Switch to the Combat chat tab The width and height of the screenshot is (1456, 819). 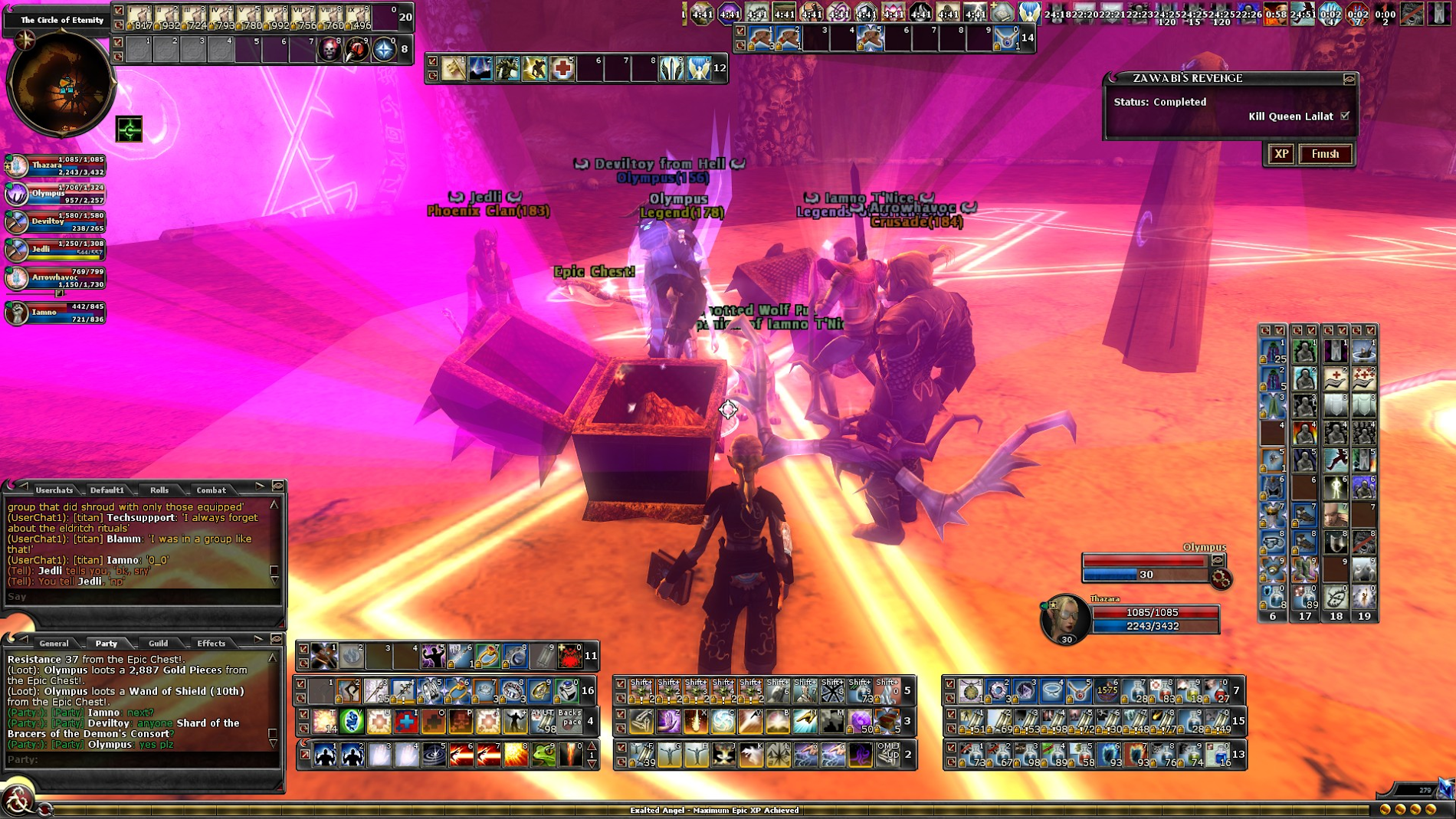[x=211, y=490]
